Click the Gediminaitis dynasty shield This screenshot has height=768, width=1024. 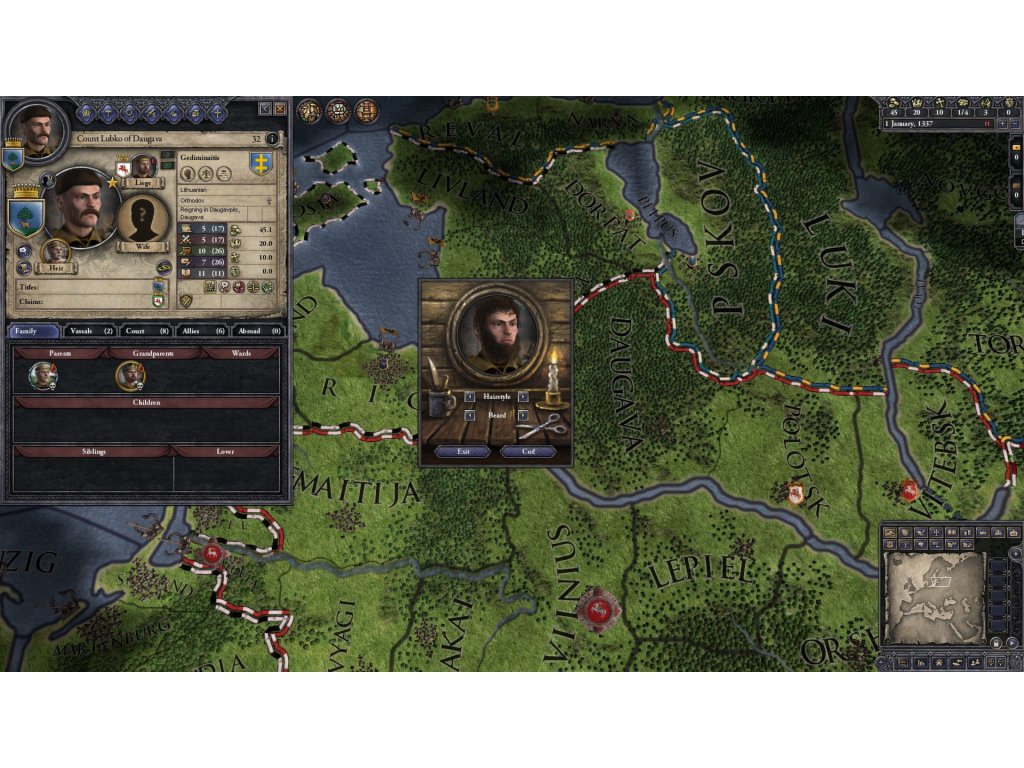pos(260,162)
